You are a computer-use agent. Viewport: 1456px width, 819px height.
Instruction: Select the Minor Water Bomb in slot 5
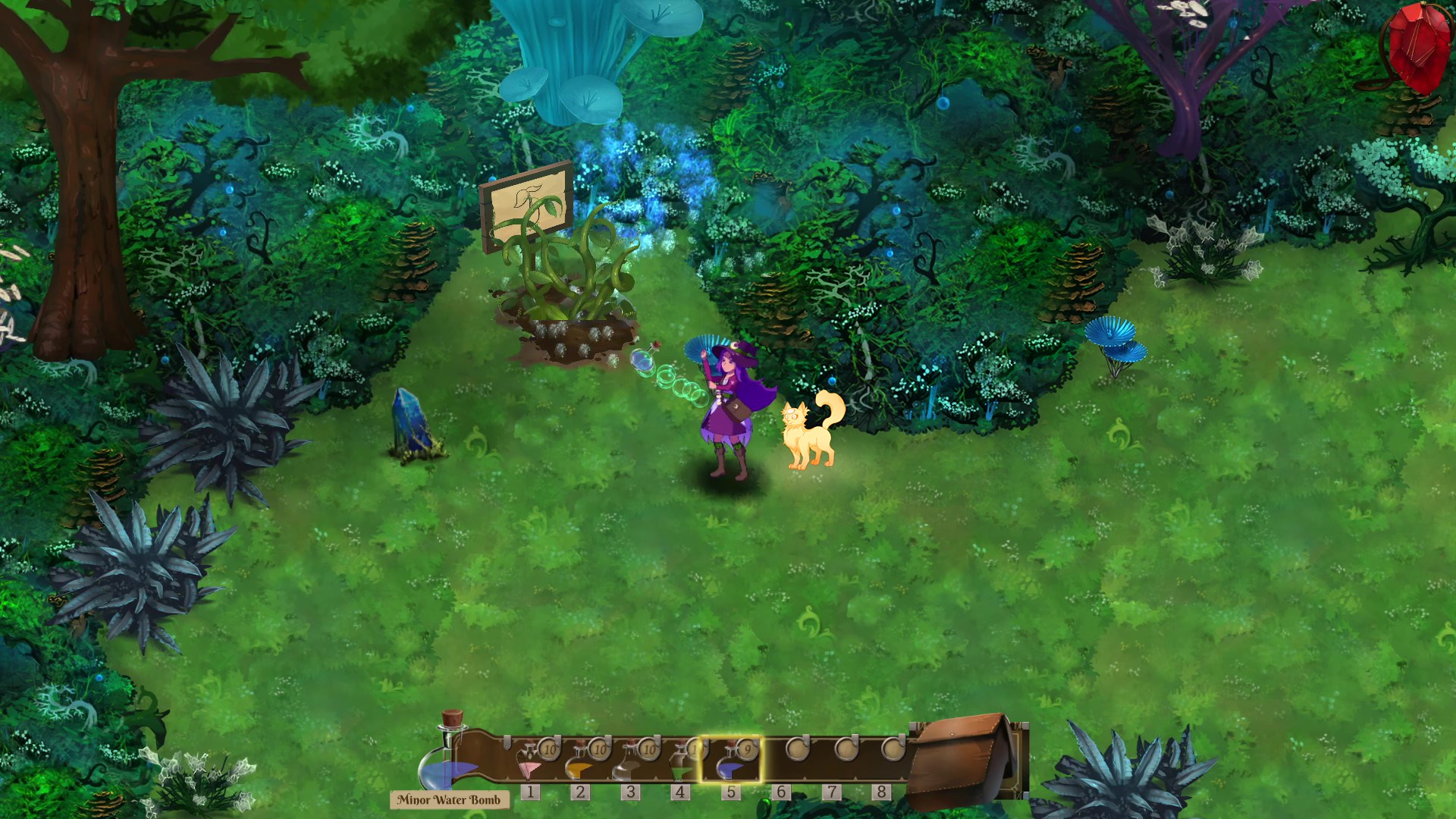tap(730, 764)
